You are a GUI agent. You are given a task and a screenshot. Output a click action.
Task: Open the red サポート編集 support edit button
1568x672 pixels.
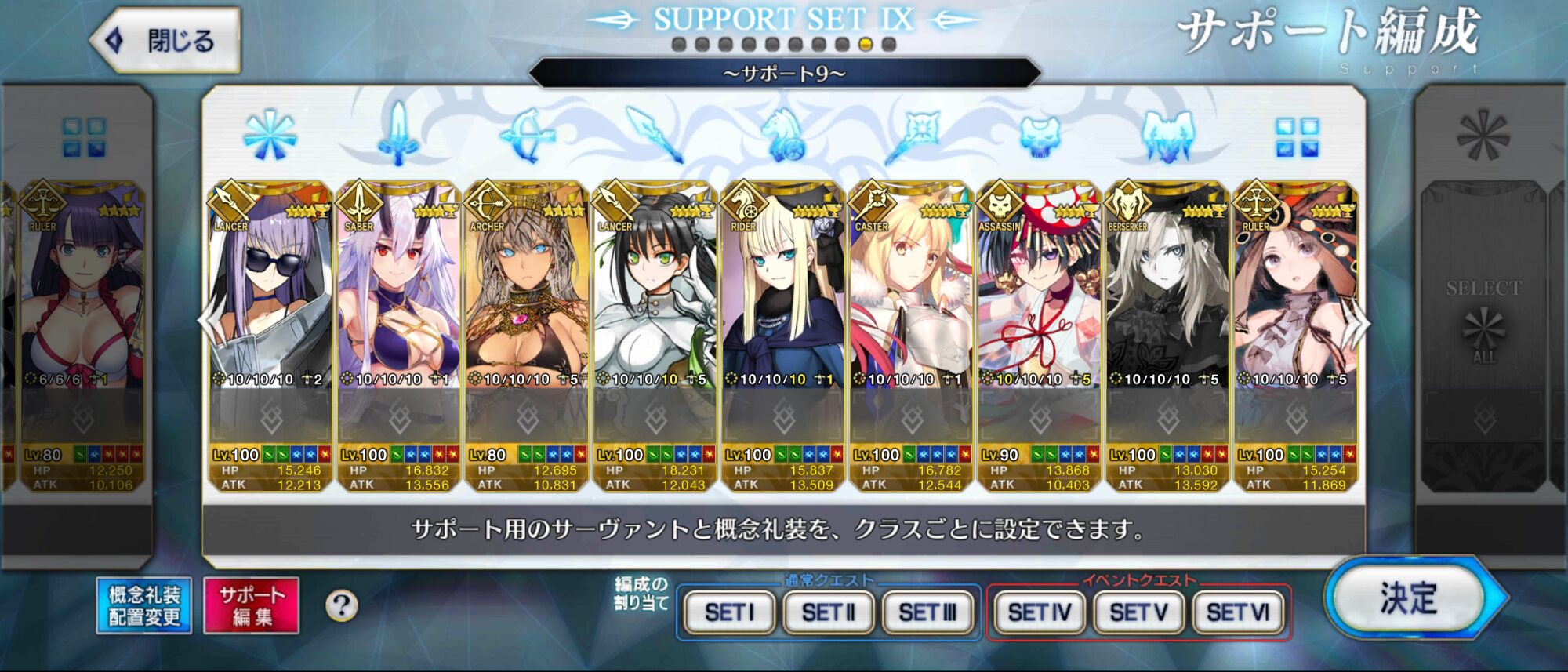(x=252, y=606)
